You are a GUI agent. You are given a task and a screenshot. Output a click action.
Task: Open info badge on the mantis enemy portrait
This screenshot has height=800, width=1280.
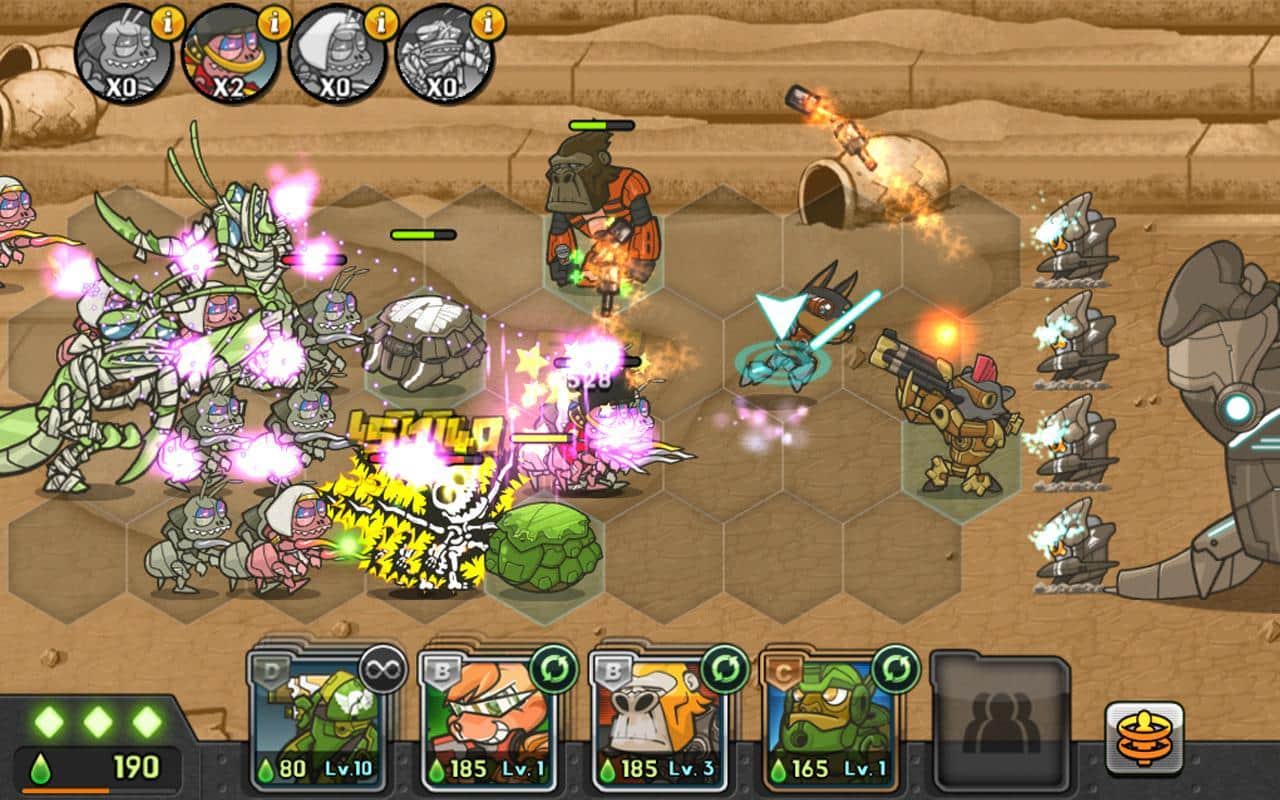[487, 22]
